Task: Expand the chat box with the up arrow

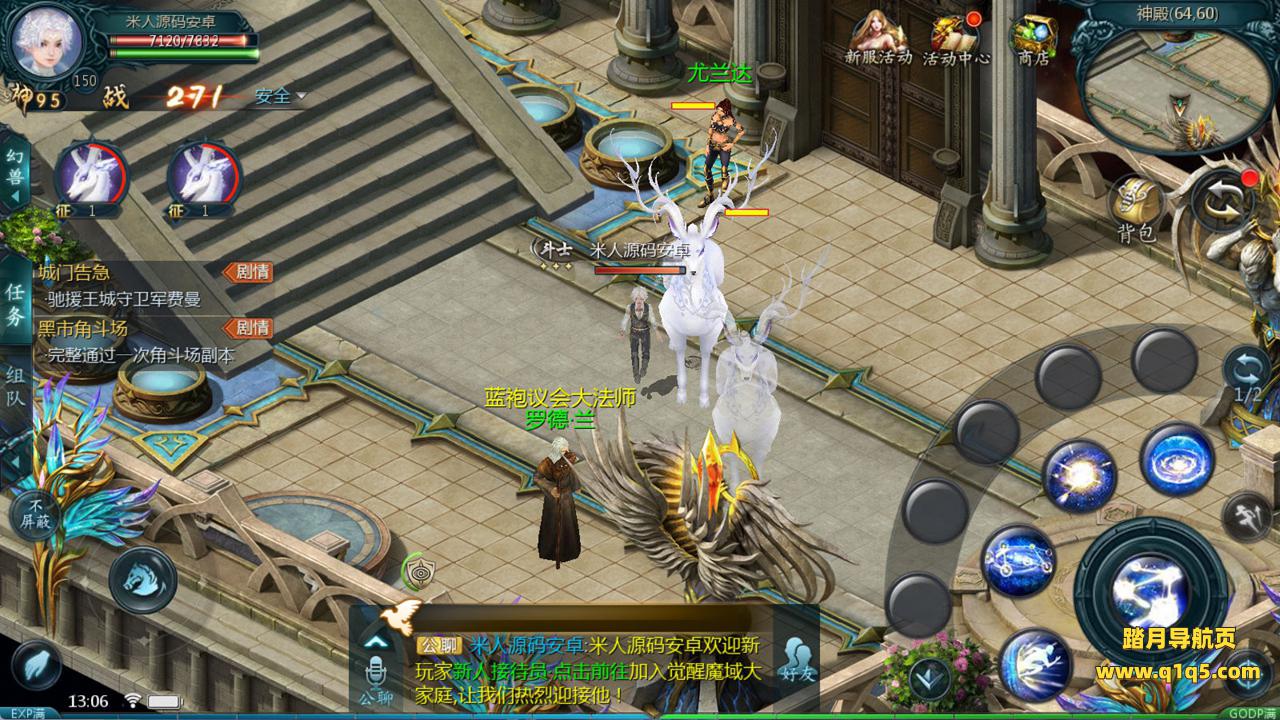Action: point(376,641)
